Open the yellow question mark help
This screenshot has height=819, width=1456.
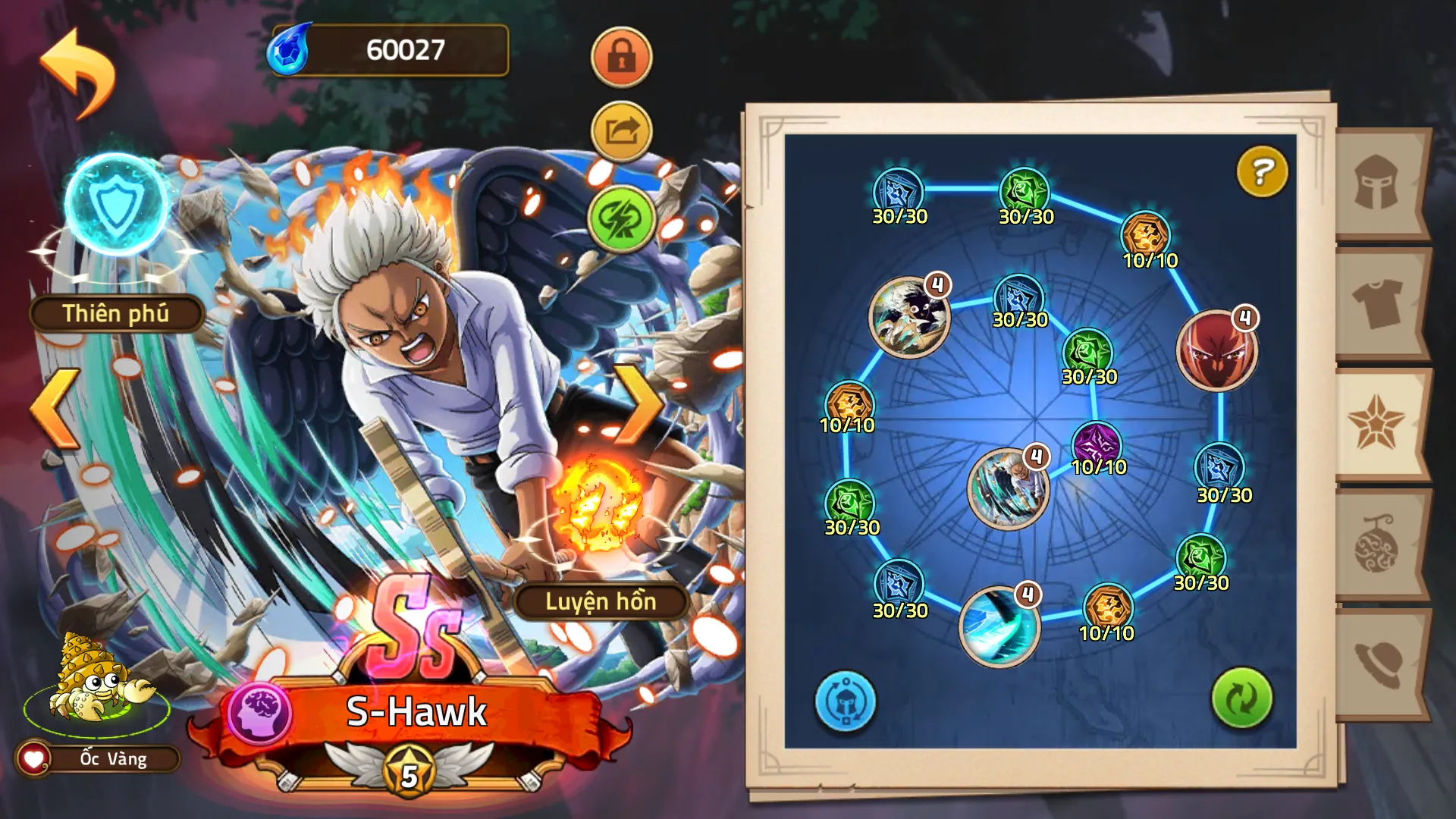coord(1262,172)
